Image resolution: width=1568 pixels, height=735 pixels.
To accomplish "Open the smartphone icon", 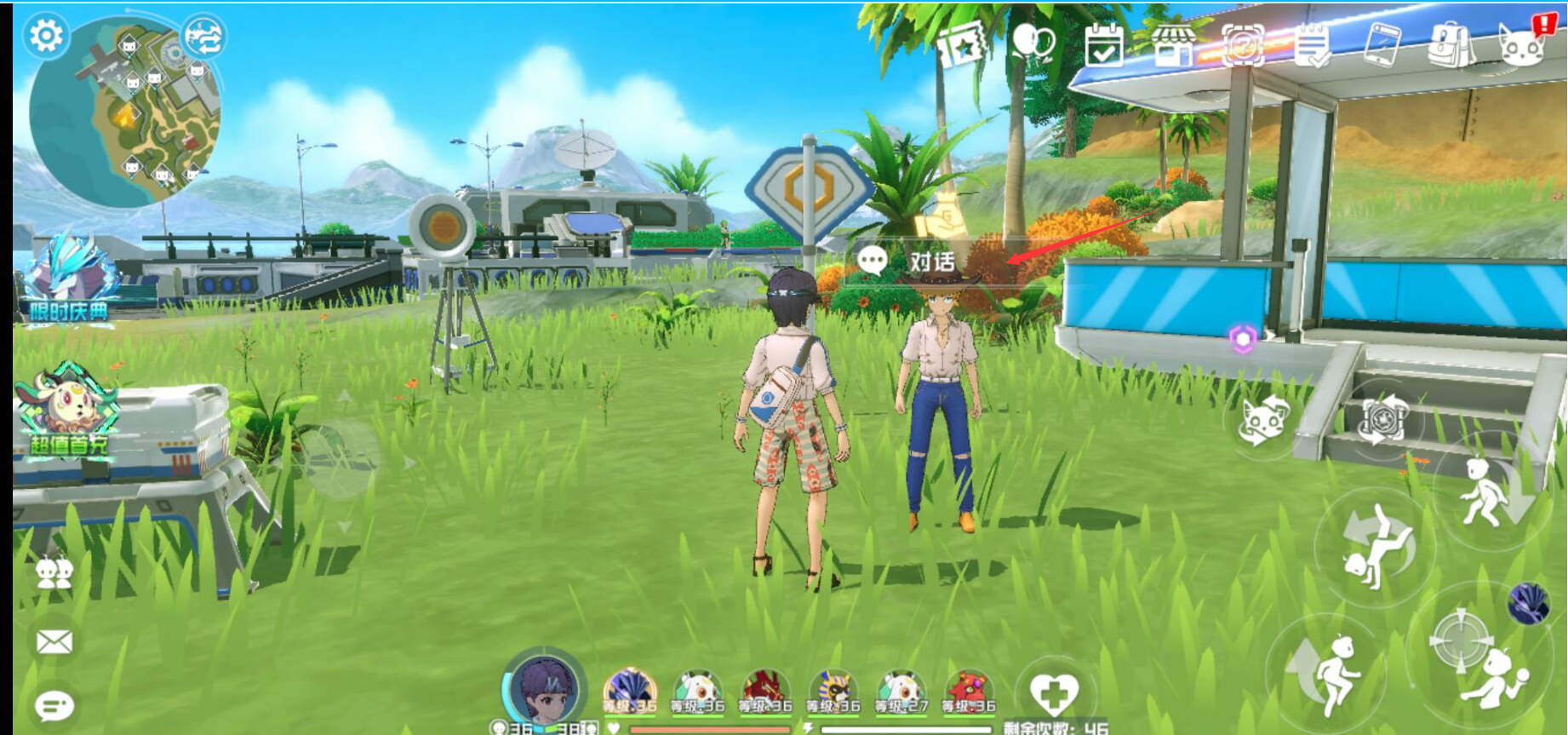I will pos(1382,44).
